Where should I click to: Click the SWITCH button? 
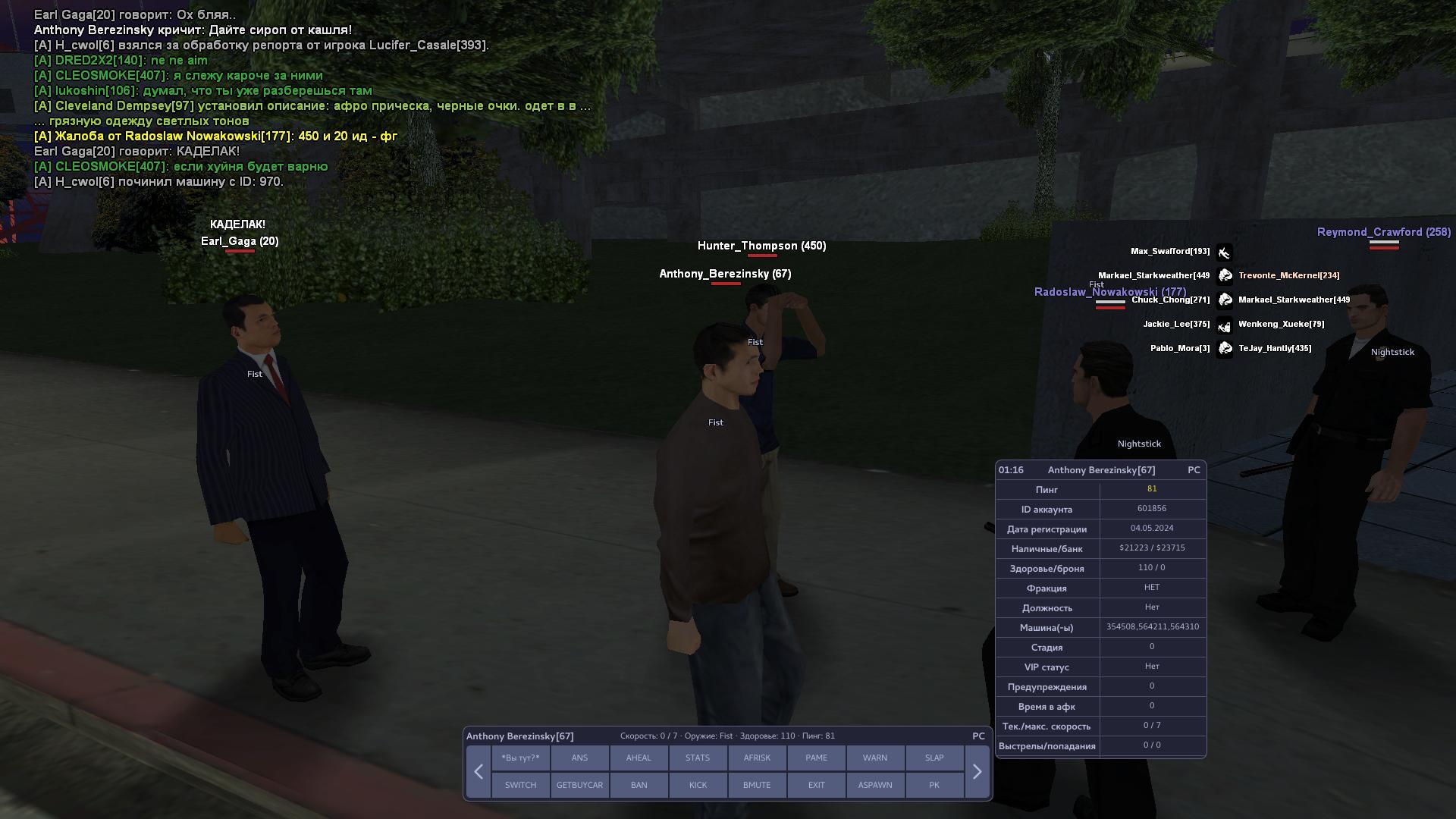point(520,785)
